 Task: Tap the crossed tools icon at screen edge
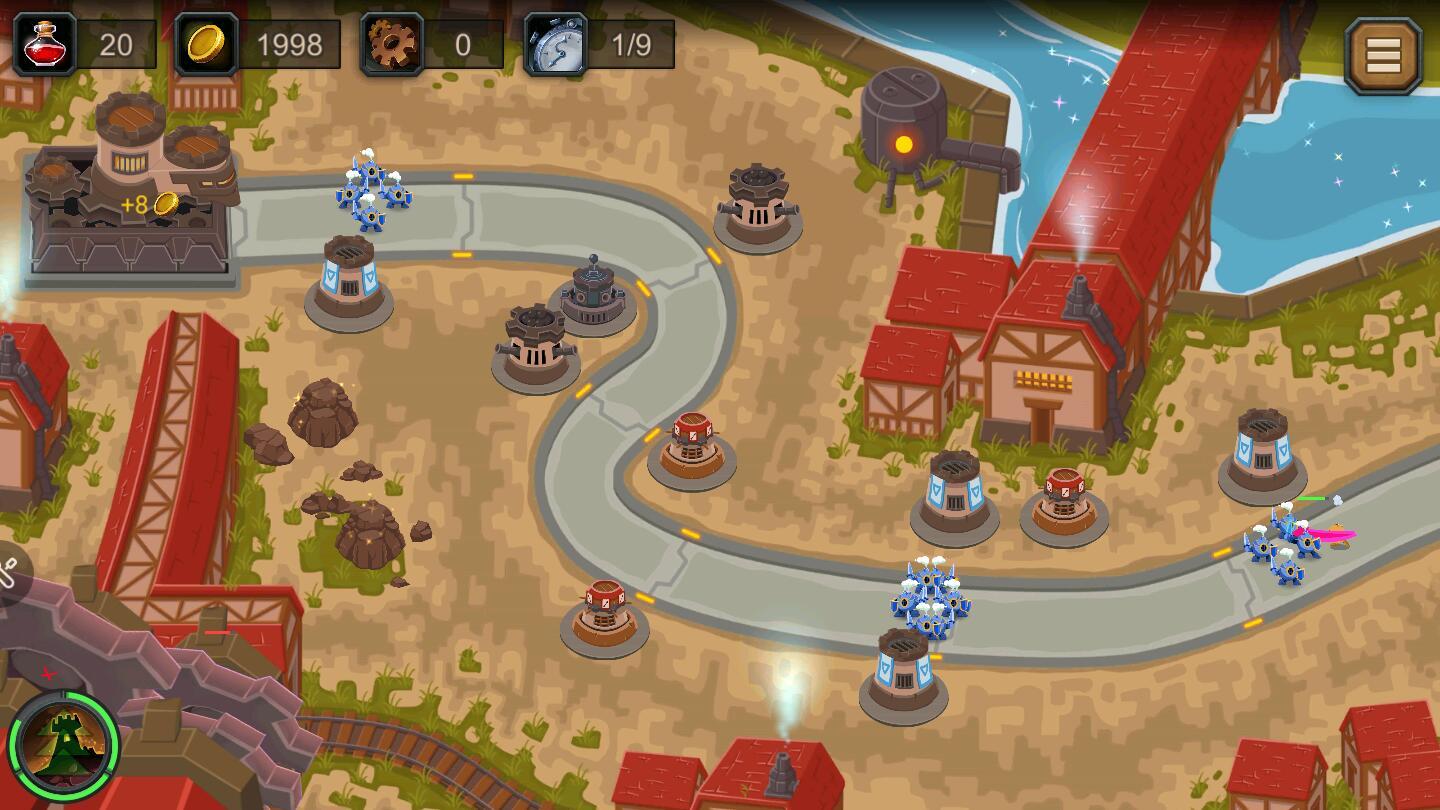point(8,575)
